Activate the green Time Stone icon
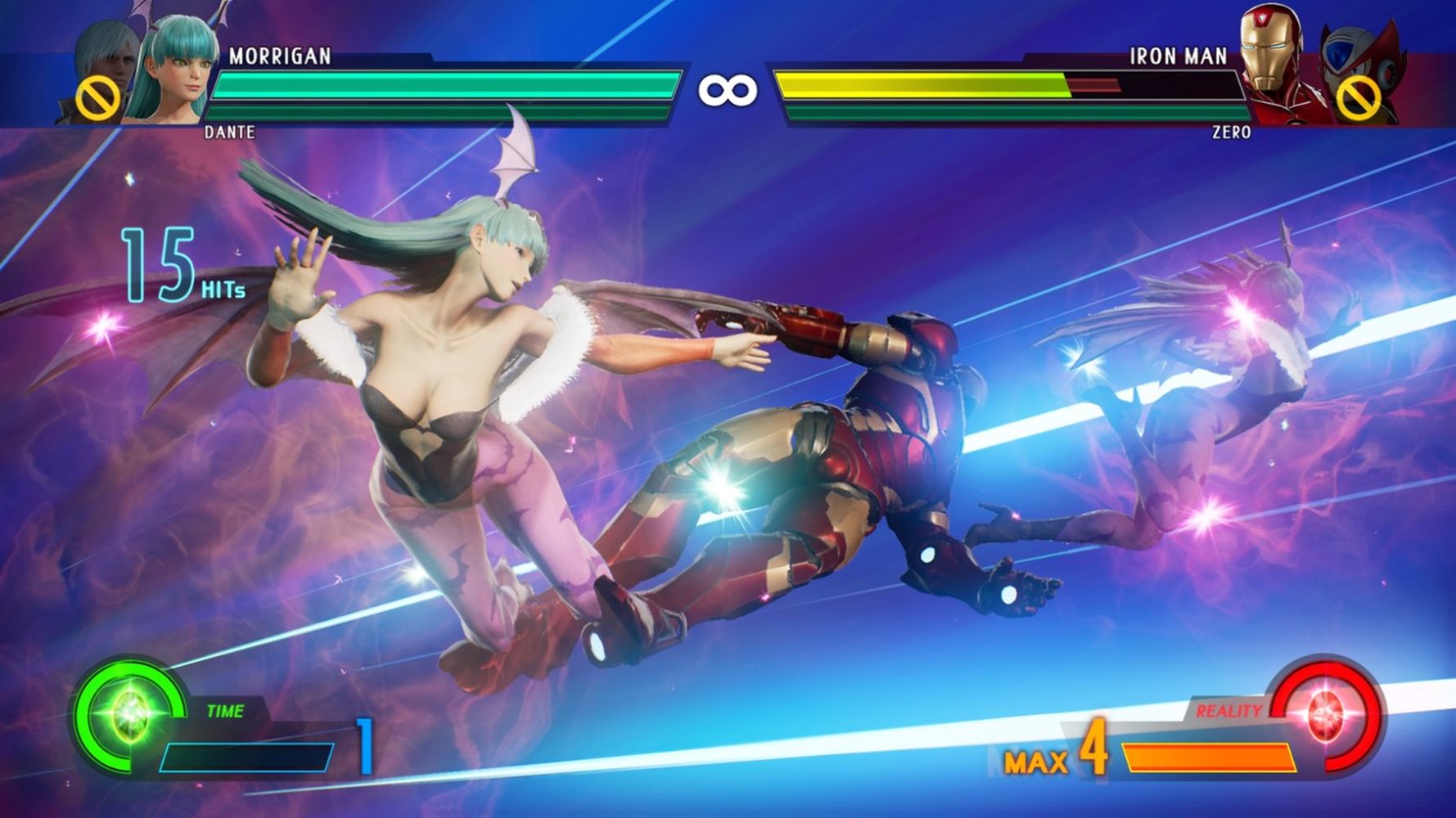1456x818 pixels. 128,715
